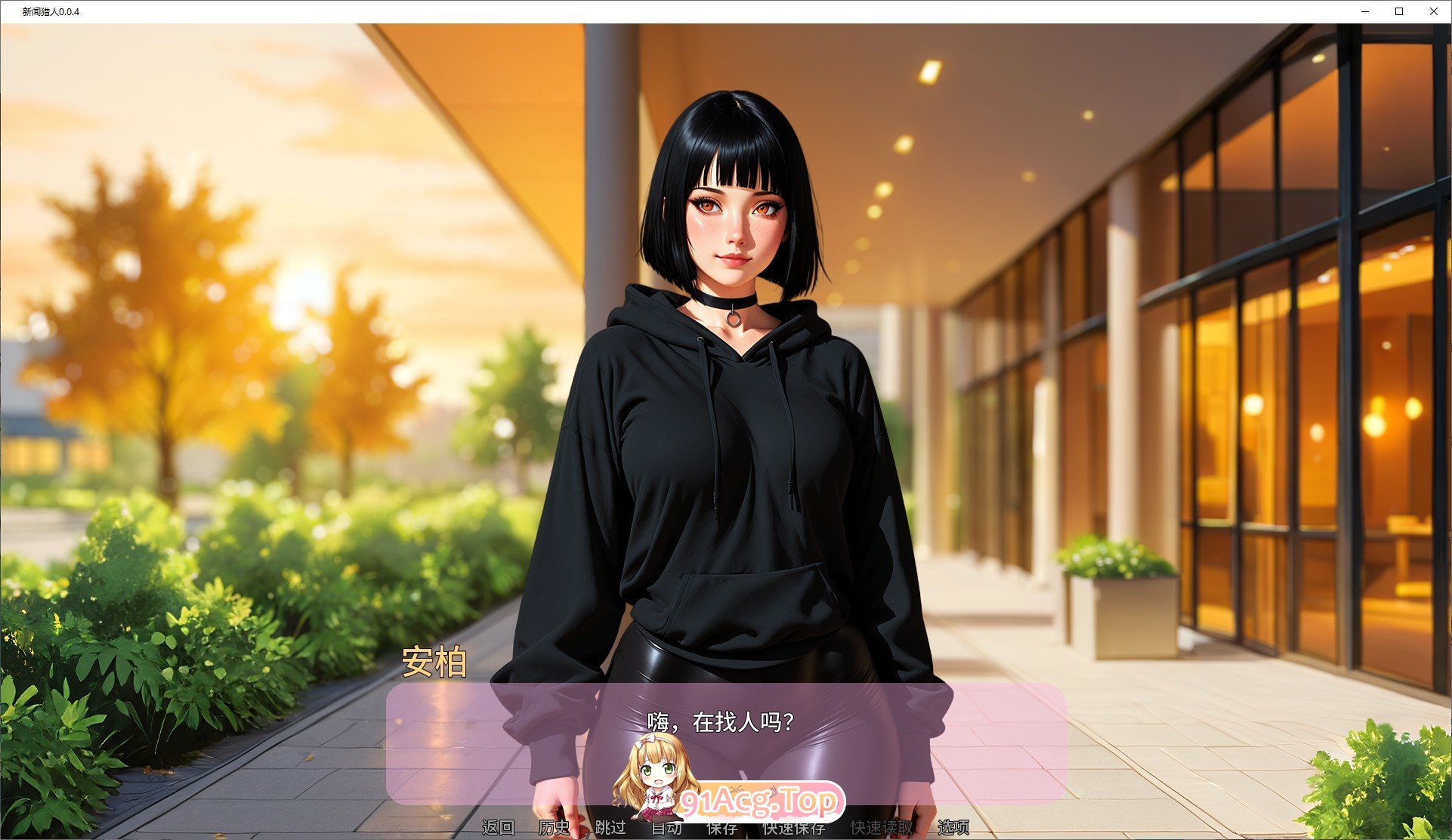The width and height of the screenshot is (1452, 840).
Task: Open the 历史 dialogue history screen
Action: click(x=554, y=828)
